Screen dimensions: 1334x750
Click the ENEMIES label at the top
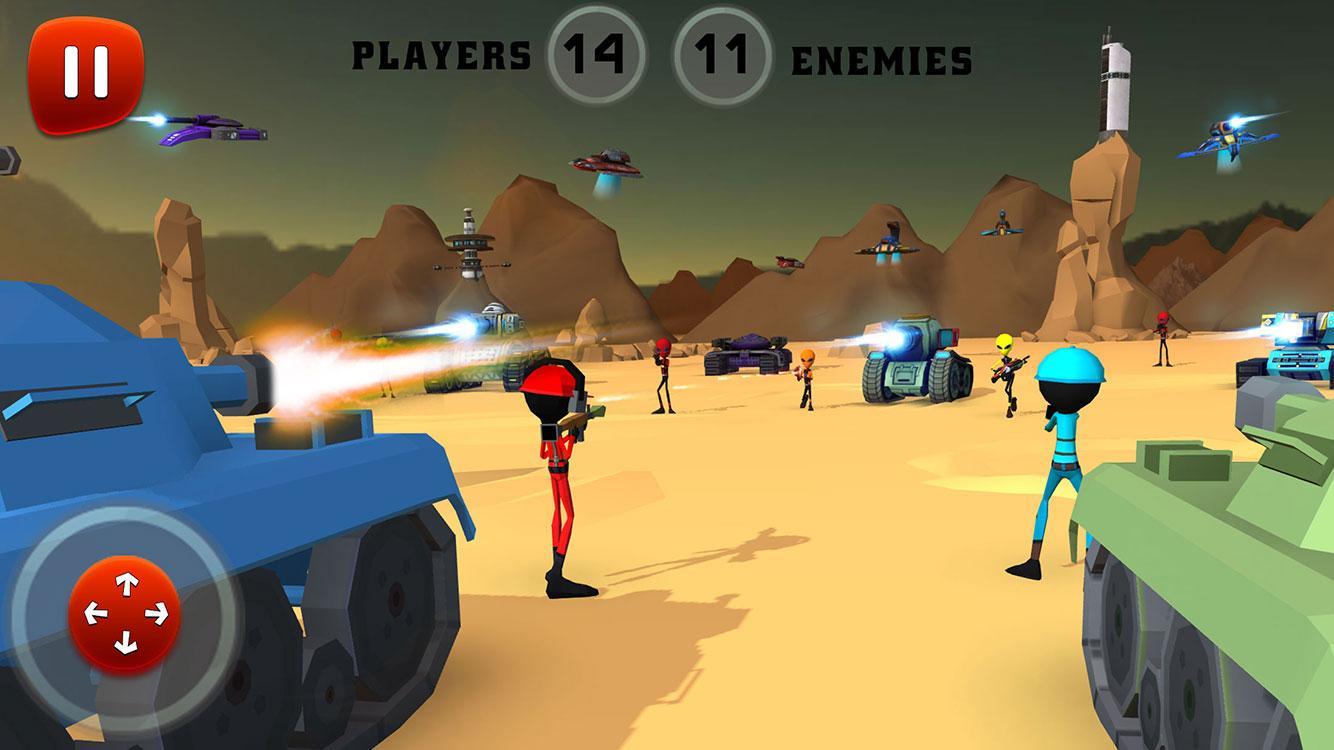click(x=880, y=58)
